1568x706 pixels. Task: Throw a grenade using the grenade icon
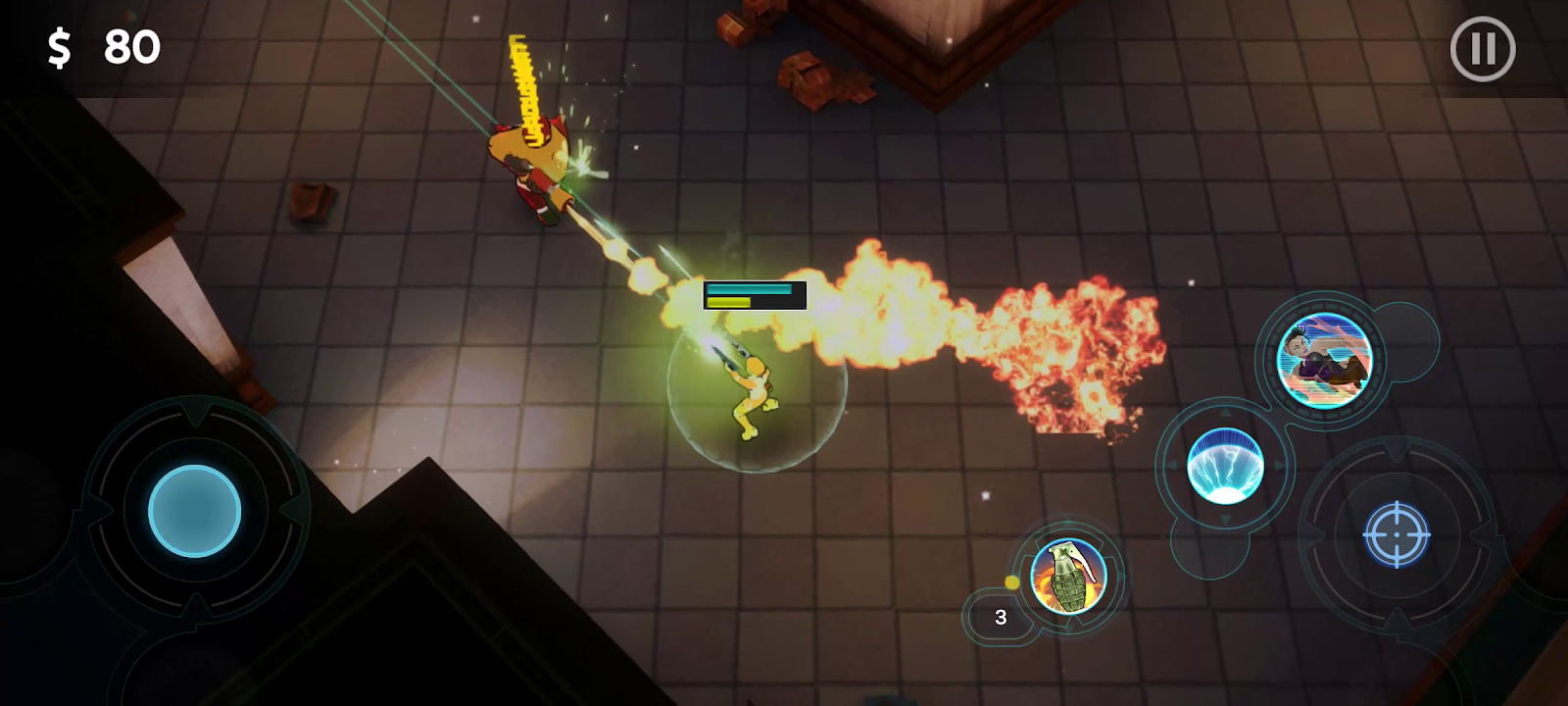coord(1068,576)
